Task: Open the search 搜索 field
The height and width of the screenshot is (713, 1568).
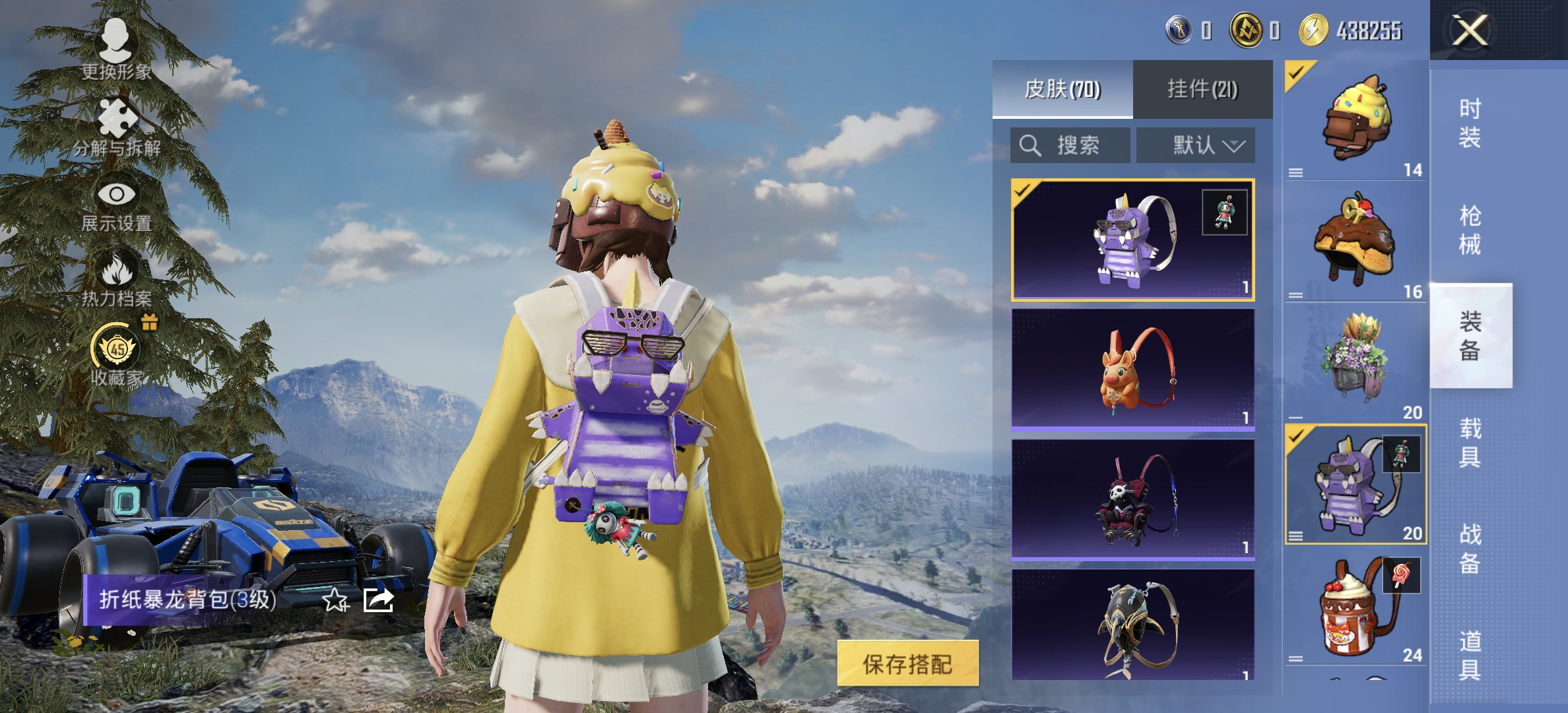Action: (x=1069, y=145)
